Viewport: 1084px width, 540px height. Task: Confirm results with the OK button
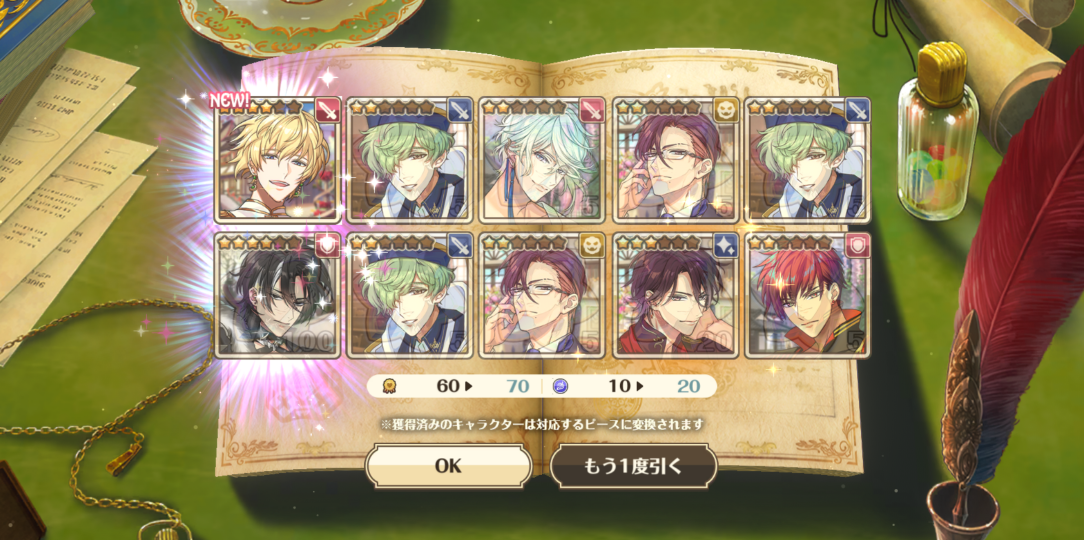(x=448, y=466)
